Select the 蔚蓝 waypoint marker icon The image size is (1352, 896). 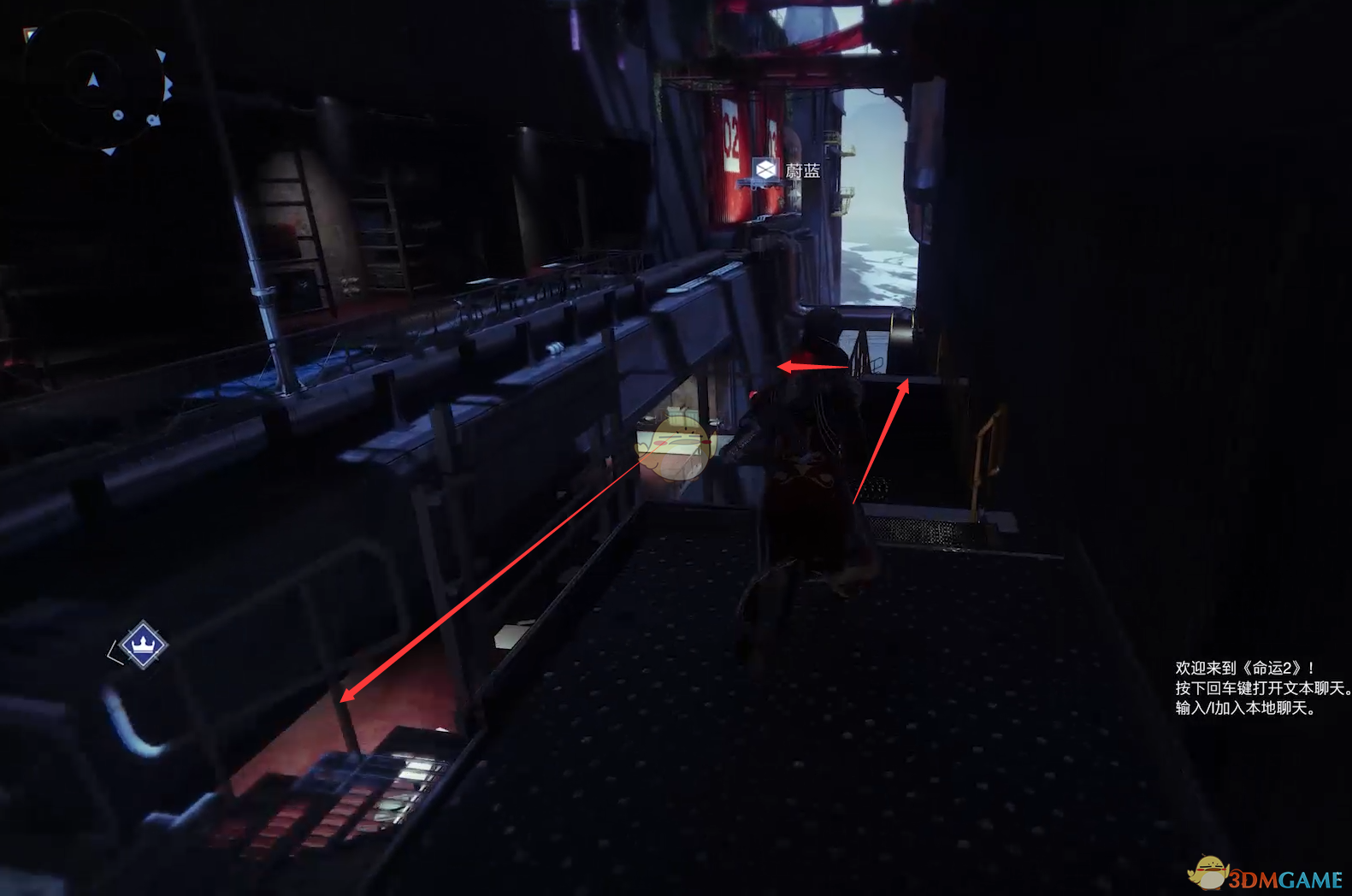coord(765,169)
